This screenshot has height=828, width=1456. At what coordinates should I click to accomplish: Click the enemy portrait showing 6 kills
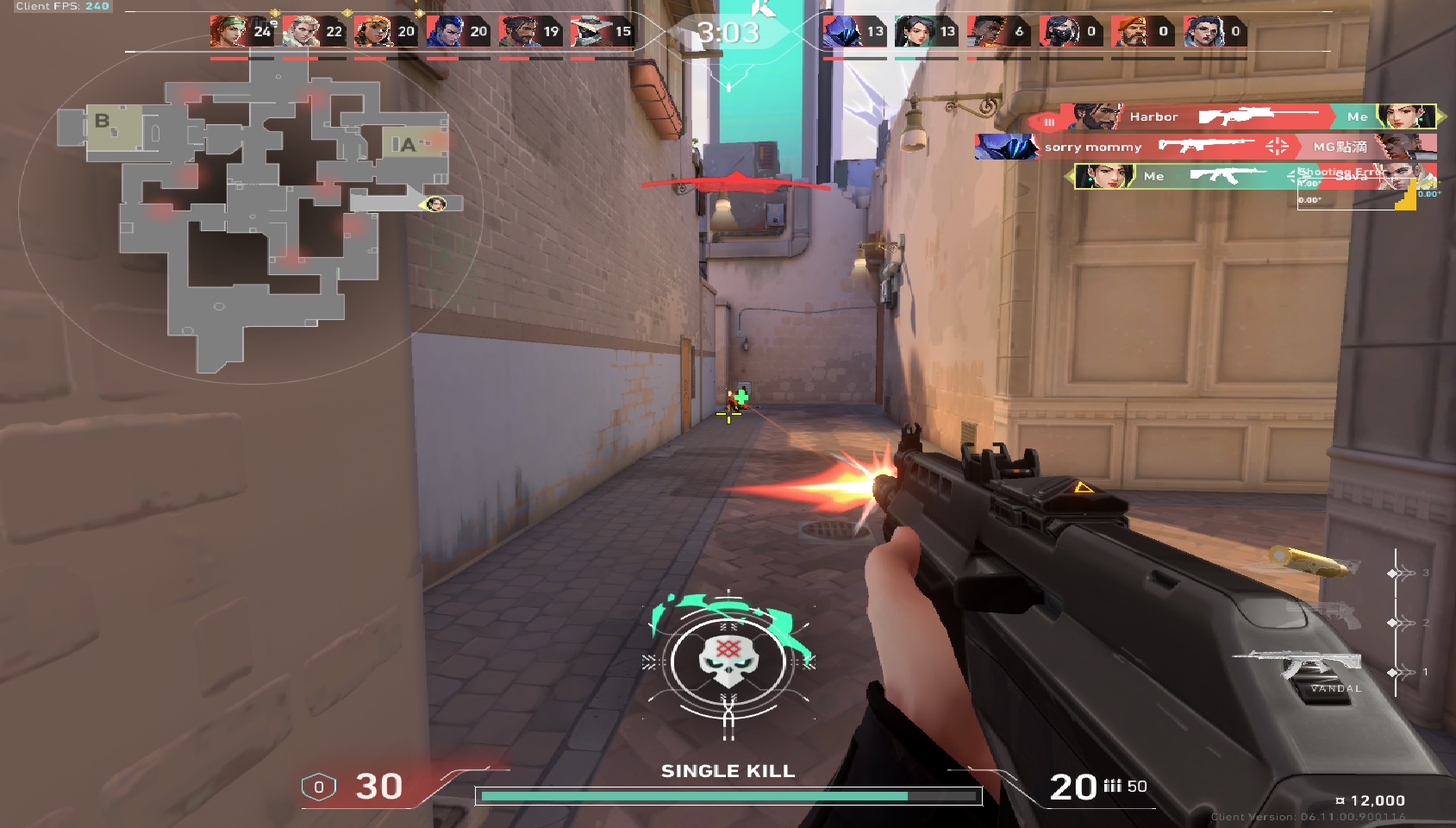pyautogui.click(x=984, y=32)
